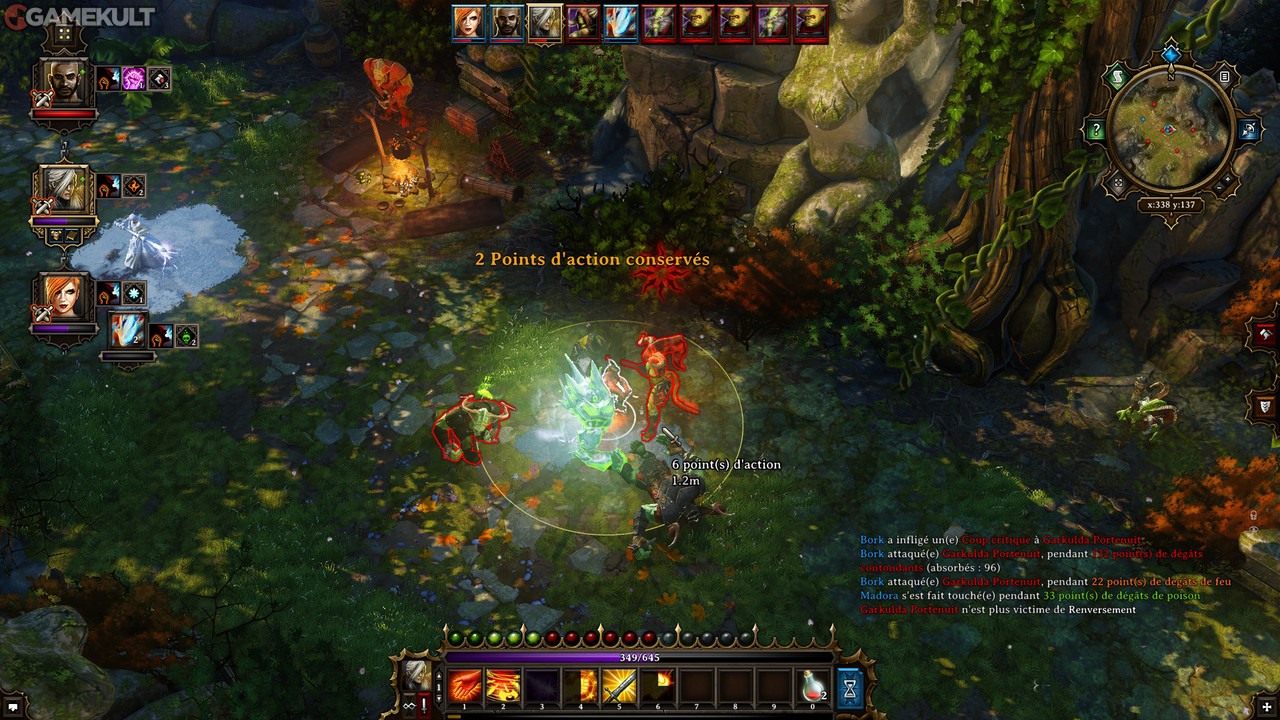Select the ice elemental summon portrait
Viewport: 1280px width, 720px height.
[x=127, y=331]
